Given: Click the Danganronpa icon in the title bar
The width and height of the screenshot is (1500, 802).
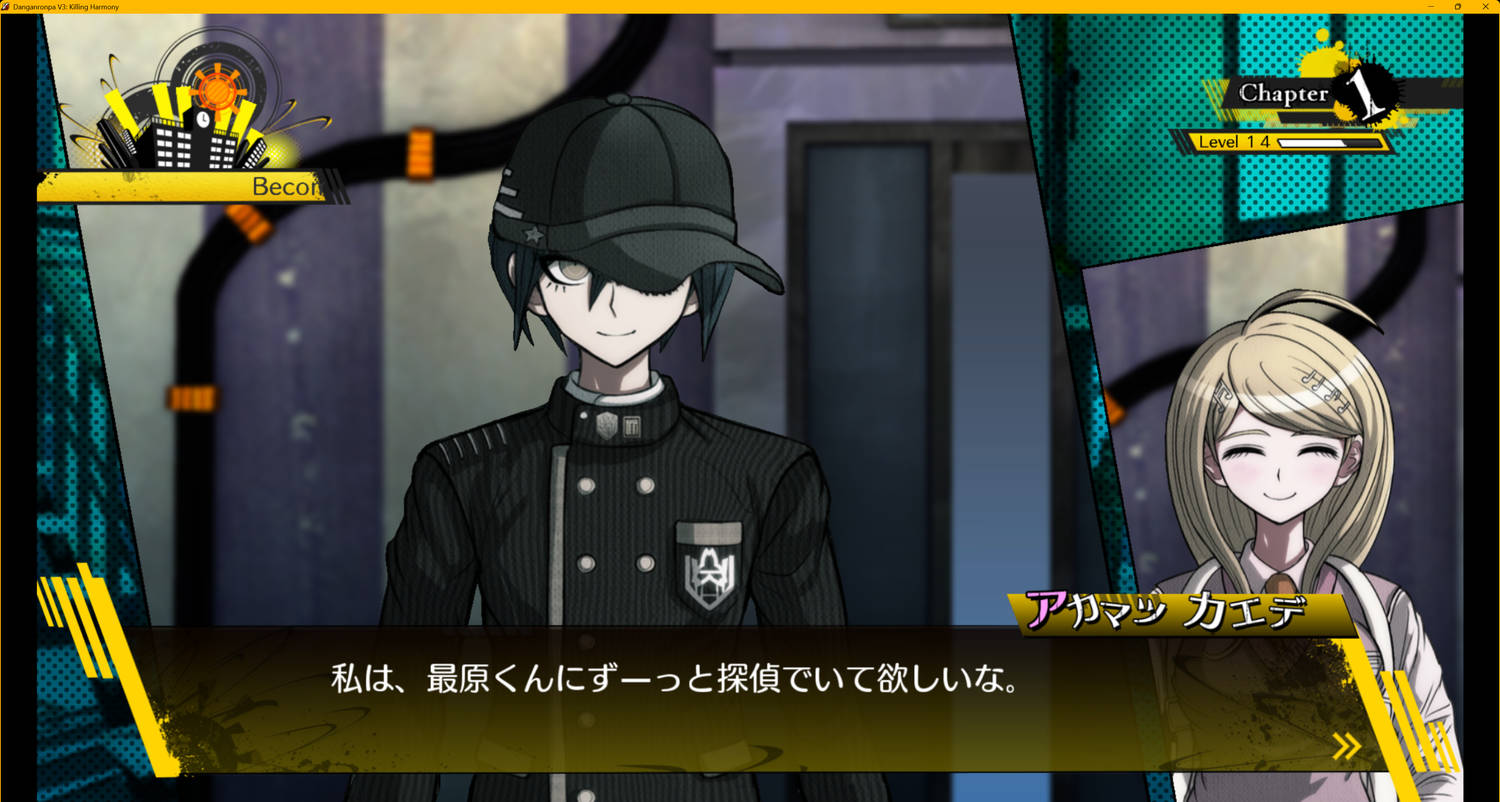Looking at the screenshot, I should [8, 6].
